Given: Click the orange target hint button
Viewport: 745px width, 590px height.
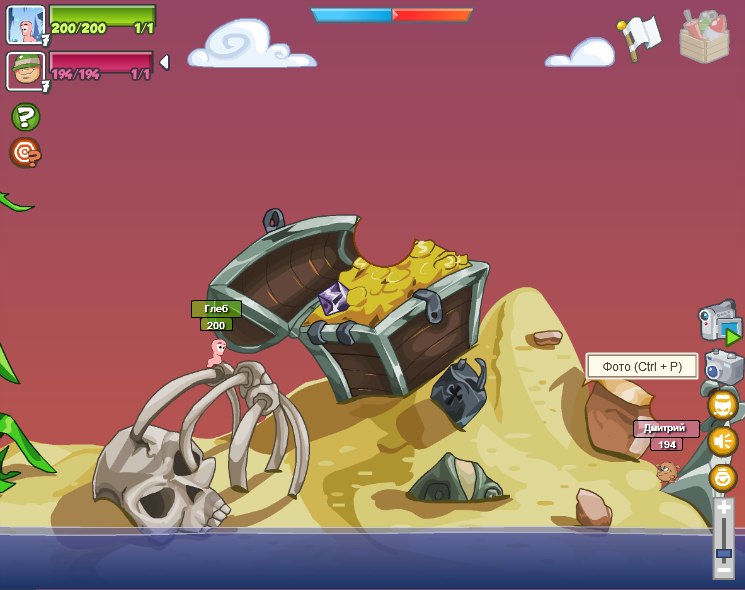Looking at the screenshot, I should [x=25, y=153].
